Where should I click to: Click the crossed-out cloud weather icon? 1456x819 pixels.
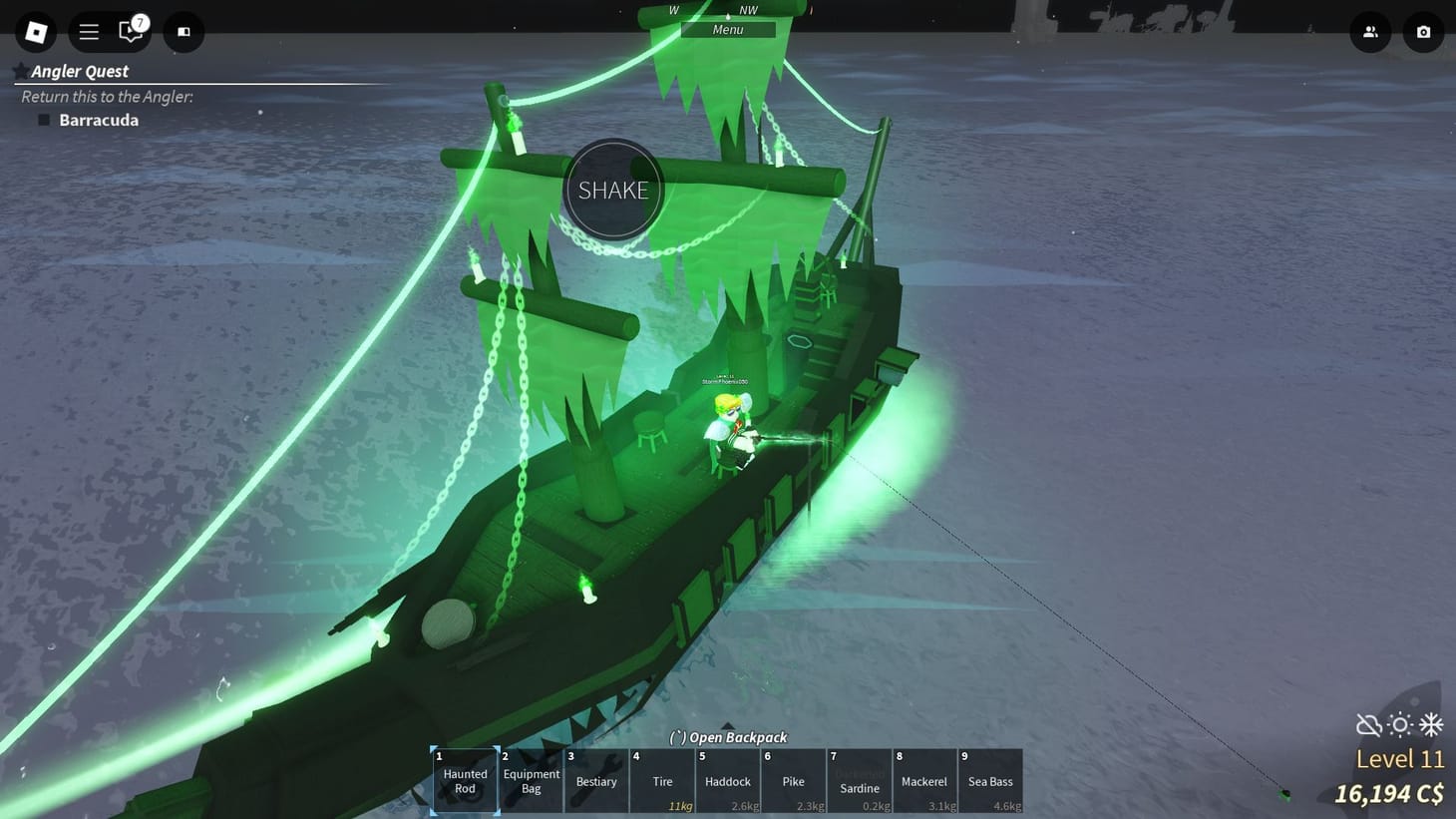(x=1368, y=725)
